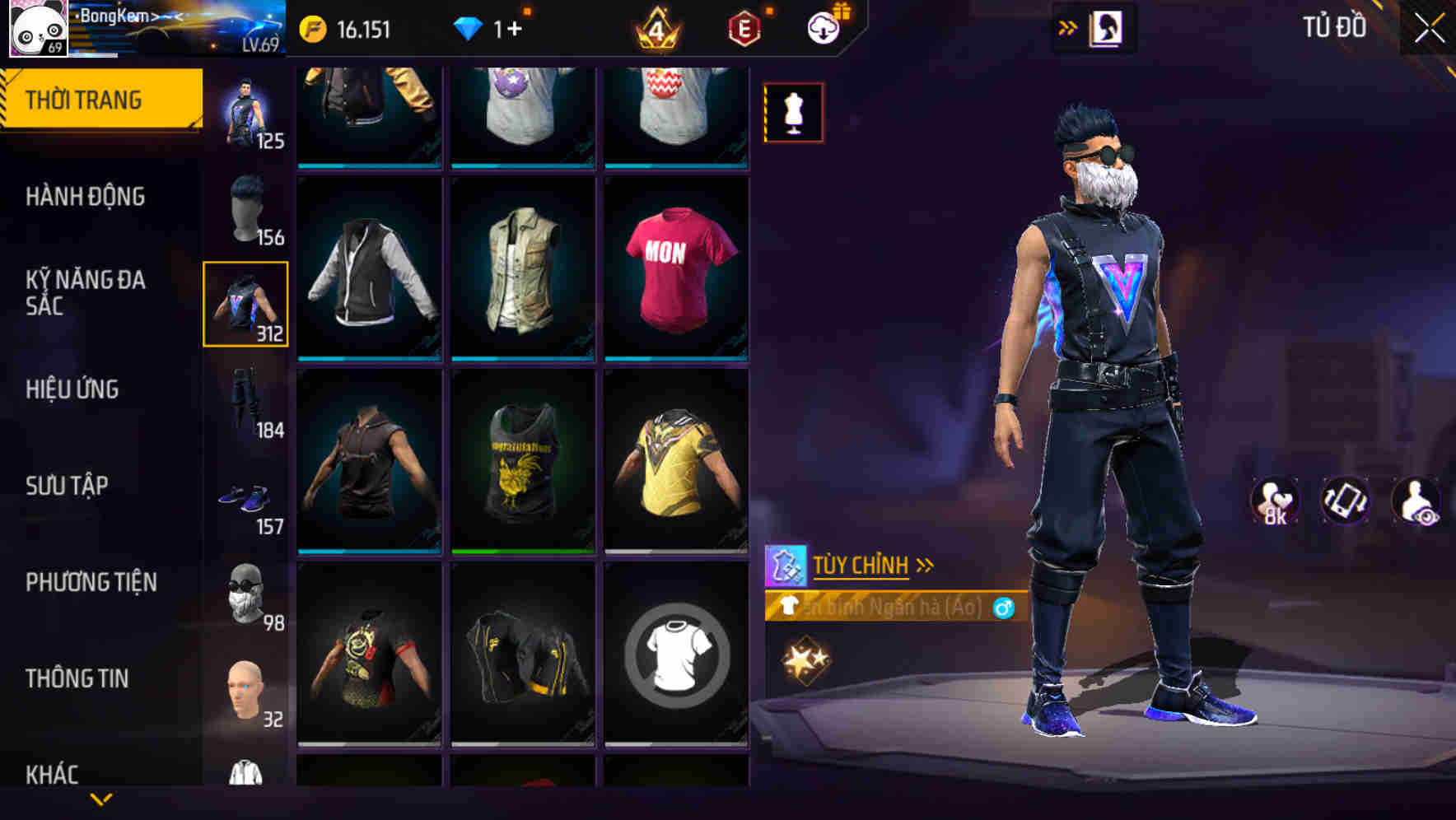The width and height of the screenshot is (1456, 820).
Task: Switch to the HÀNH ĐỘNG tab
Action: pyautogui.click(x=86, y=196)
